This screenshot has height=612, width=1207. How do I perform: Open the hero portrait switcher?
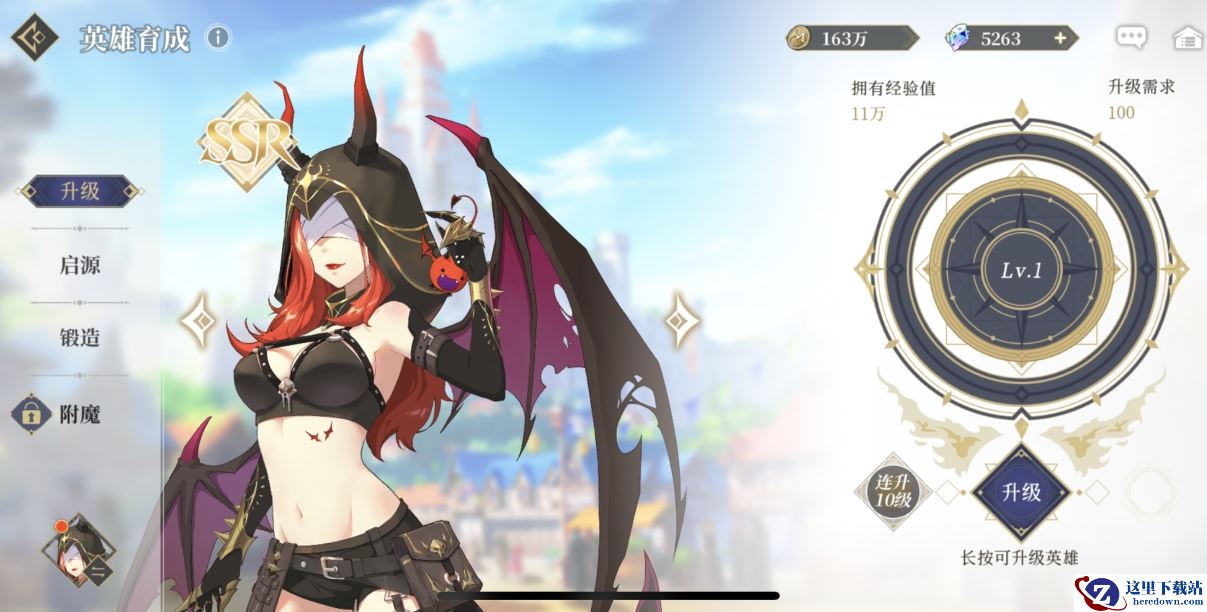(x=78, y=549)
